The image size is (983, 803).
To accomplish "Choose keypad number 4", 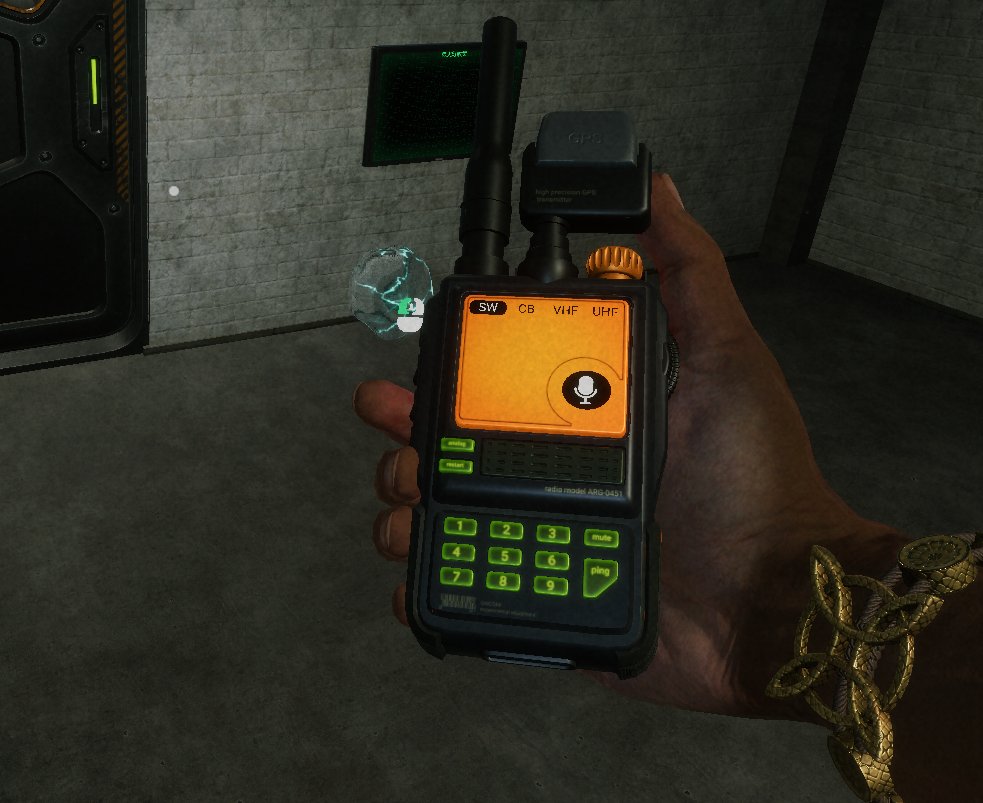I will pos(457,551).
